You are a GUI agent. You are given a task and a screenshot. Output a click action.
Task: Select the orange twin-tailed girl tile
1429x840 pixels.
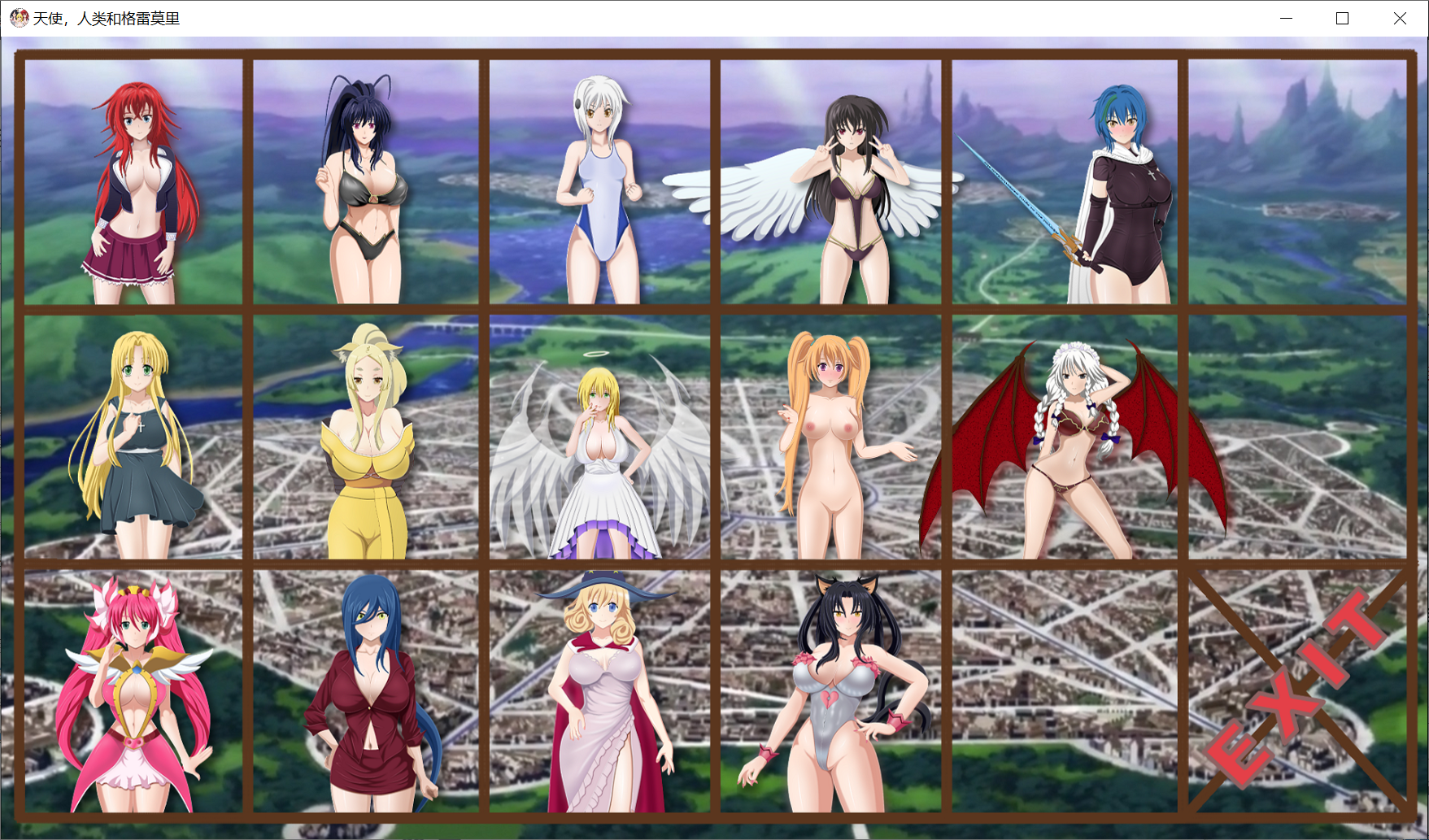[830, 437]
